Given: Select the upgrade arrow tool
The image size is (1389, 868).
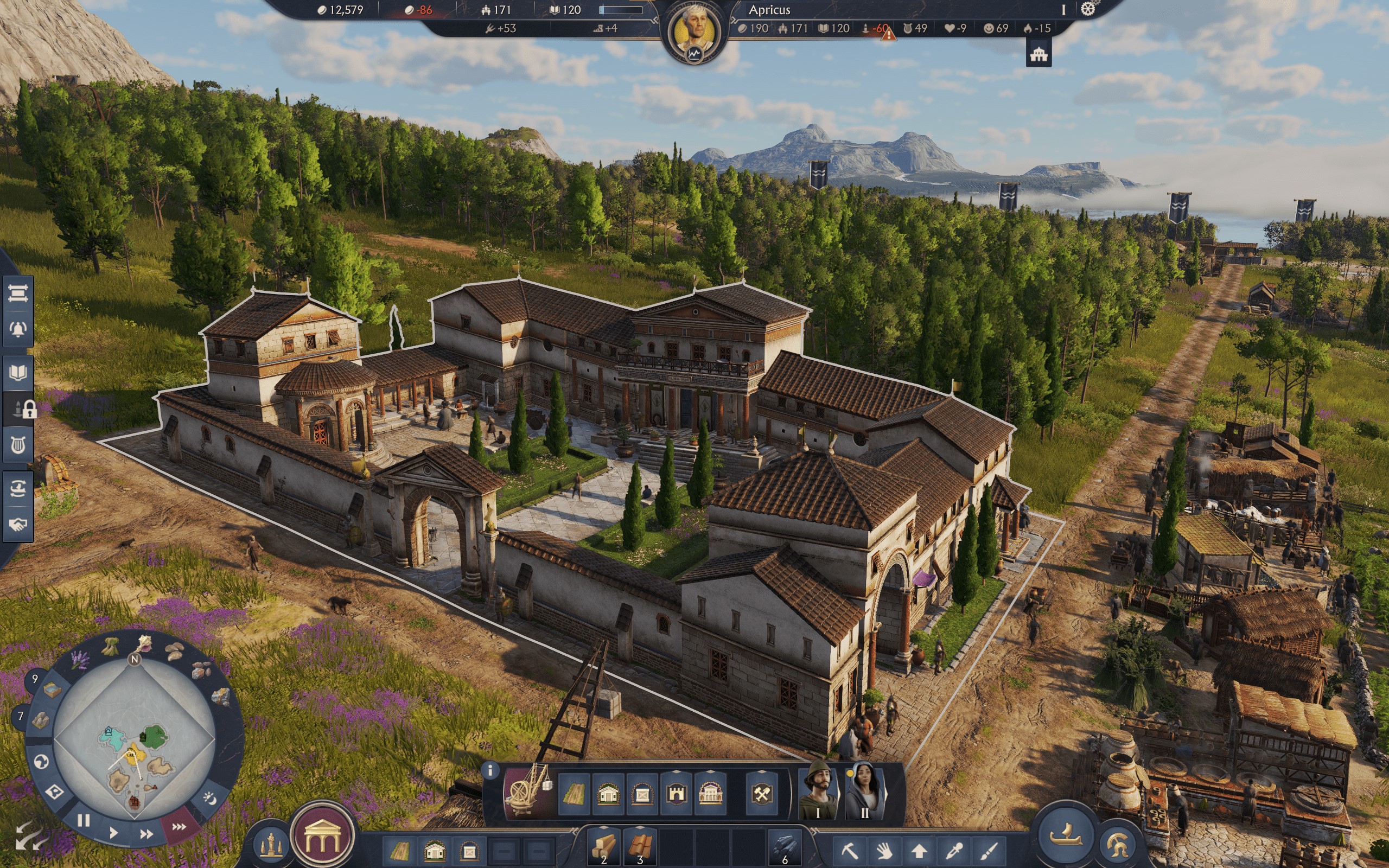Looking at the screenshot, I should point(919,851).
